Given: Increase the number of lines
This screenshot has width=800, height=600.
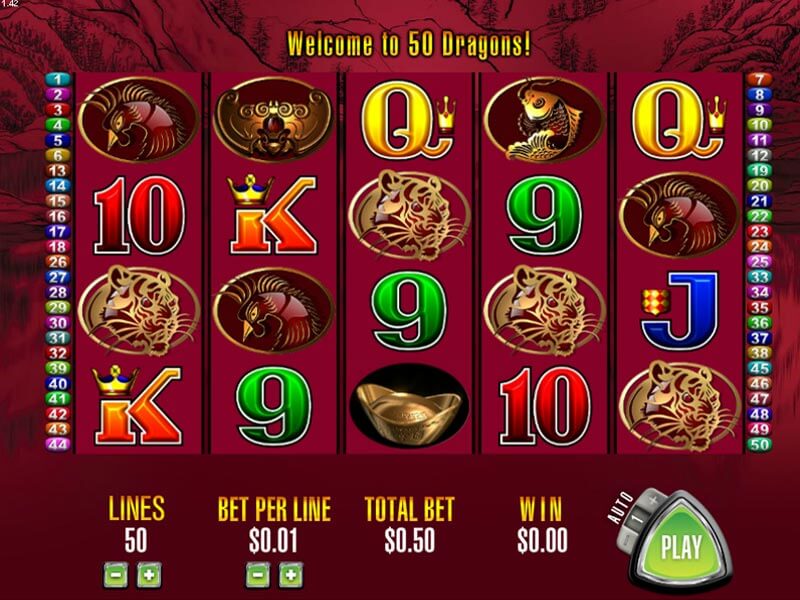Looking at the screenshot, I should pos(146,575).
